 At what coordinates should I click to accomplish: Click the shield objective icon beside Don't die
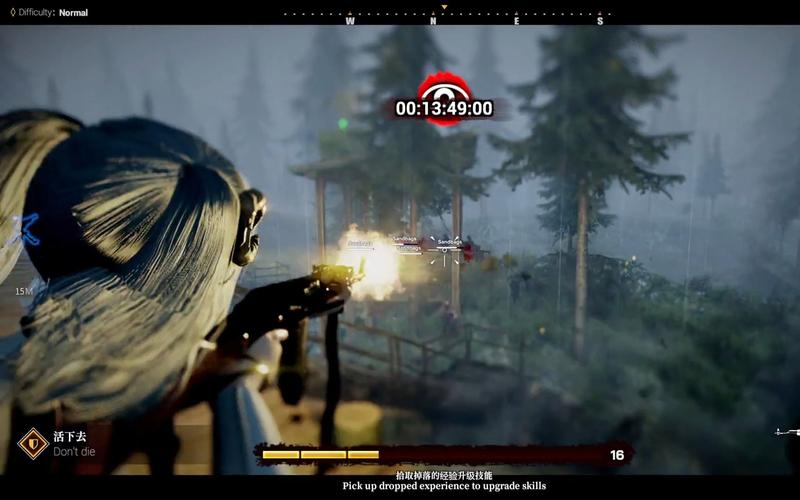coord(33,443)
